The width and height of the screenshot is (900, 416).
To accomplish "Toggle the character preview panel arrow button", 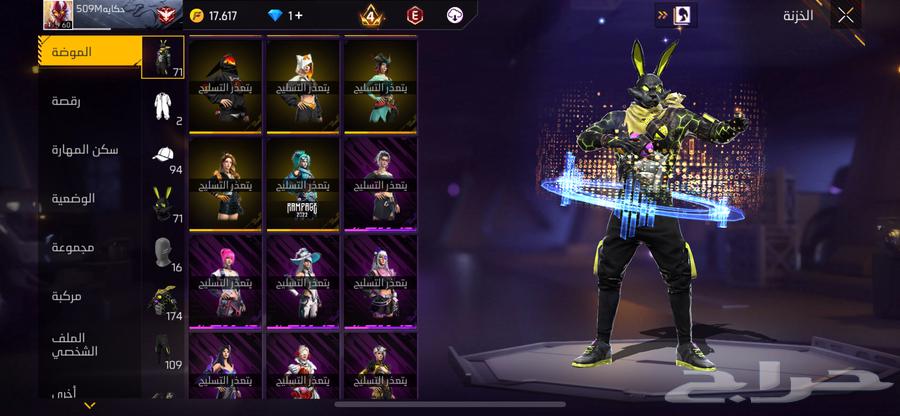I will tap(662, 15).
